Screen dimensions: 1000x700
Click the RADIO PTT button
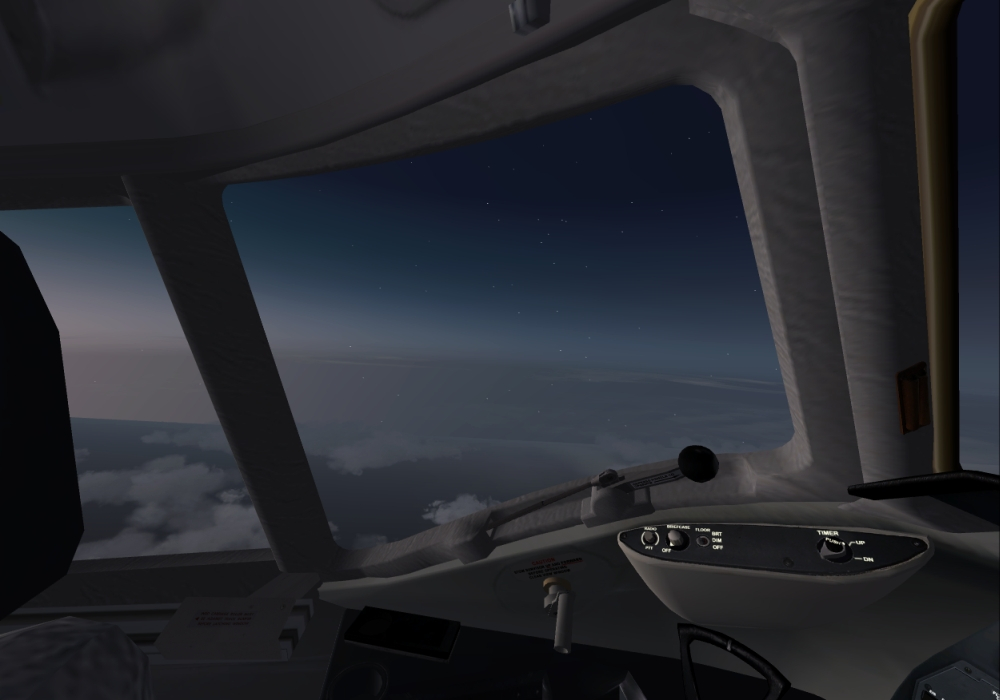649,539
